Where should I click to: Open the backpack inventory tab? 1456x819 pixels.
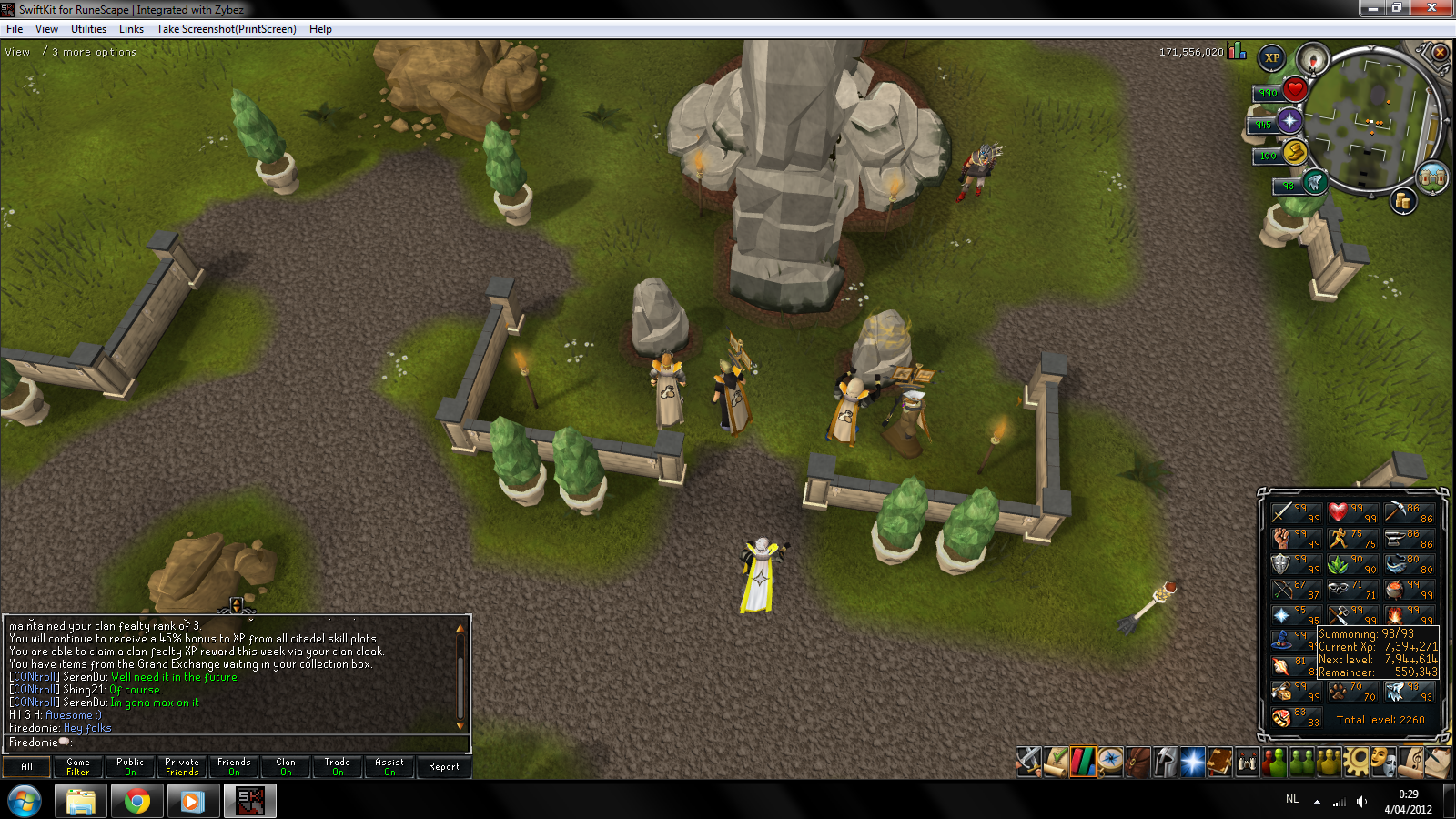click(1137, 762)
